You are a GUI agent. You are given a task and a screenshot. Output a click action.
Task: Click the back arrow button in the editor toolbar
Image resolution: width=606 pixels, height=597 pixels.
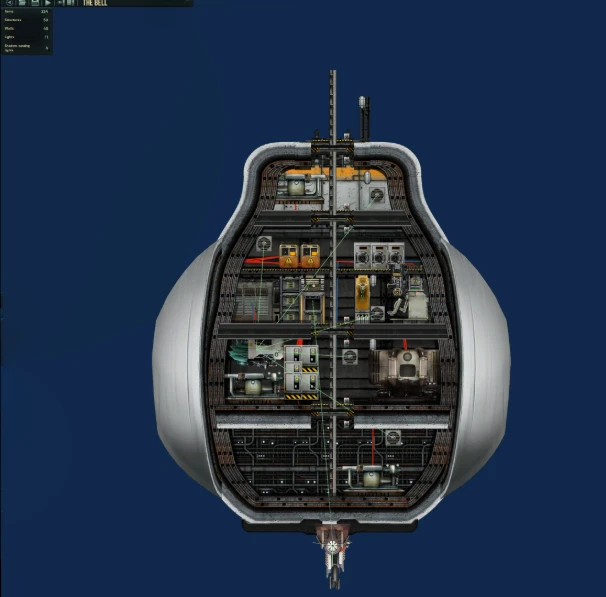coord(7,4)
